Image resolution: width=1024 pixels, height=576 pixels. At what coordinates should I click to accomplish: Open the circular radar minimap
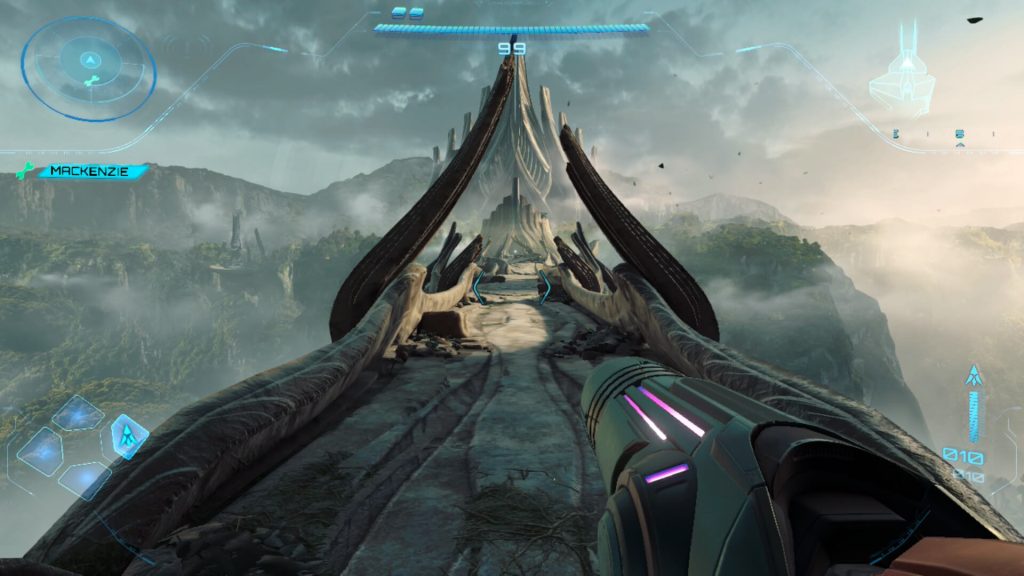pyautogui.click(x=88, y=68)
